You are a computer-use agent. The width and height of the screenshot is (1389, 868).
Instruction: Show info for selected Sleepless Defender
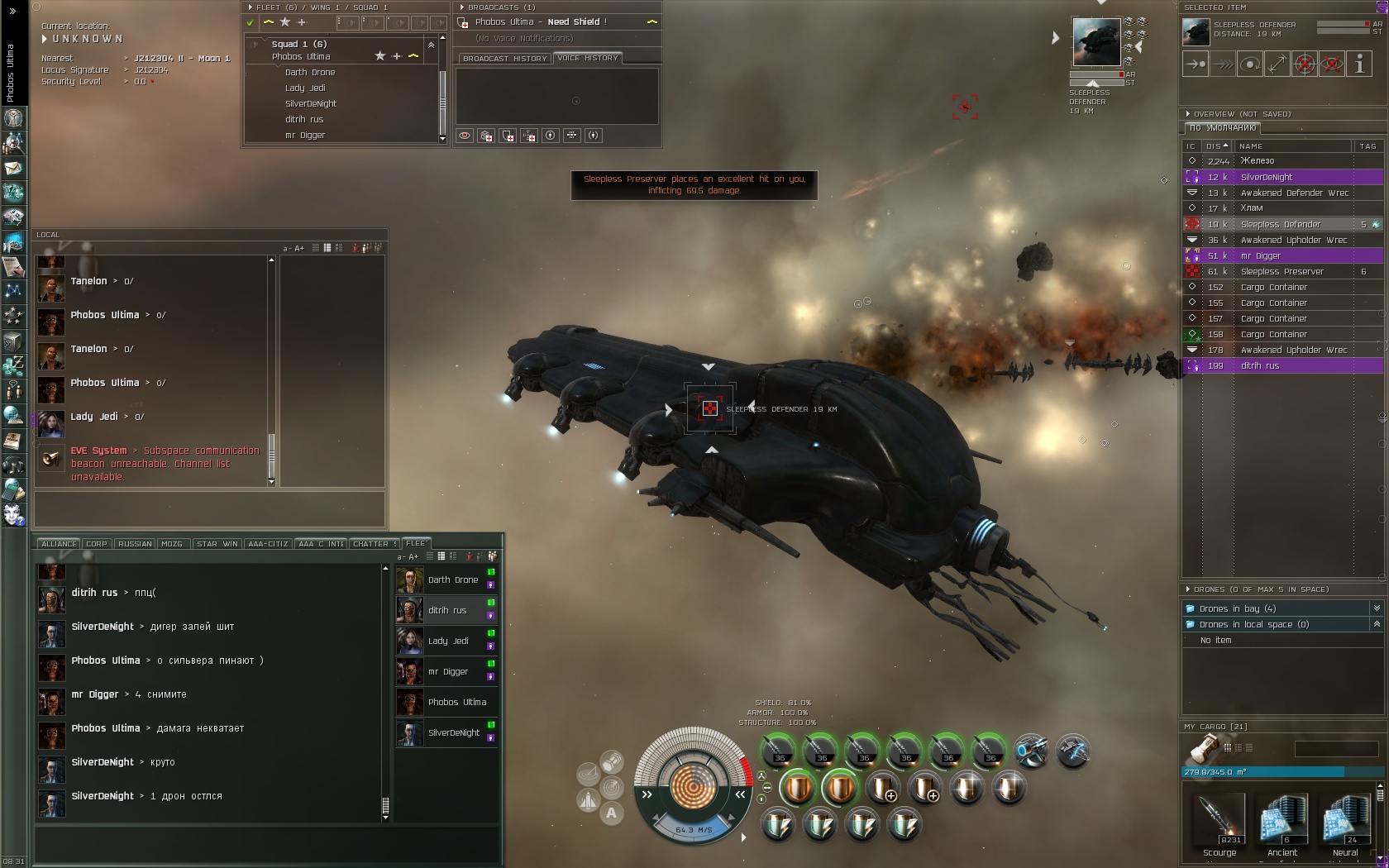1359,64
